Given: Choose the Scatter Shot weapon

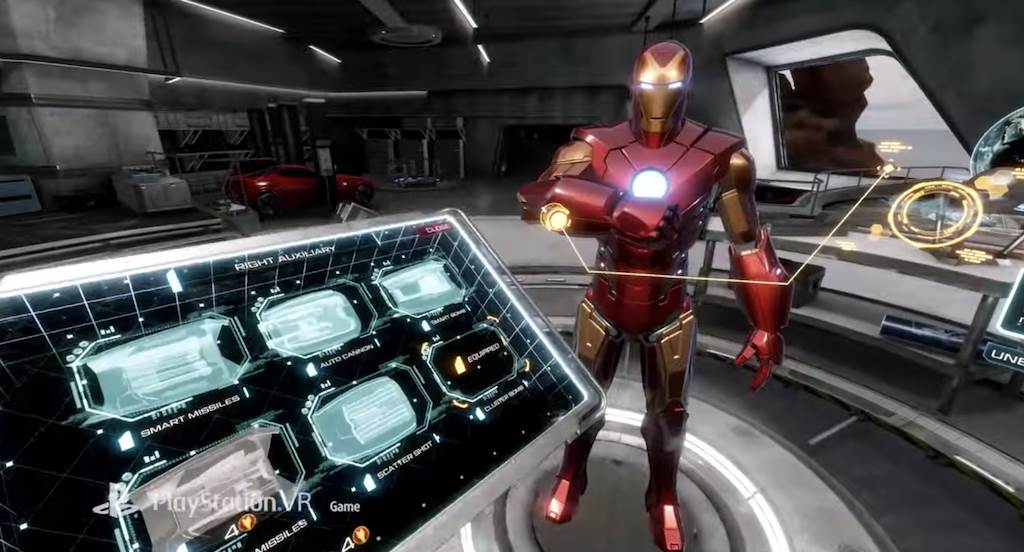Looking at the screenshot, I should point(366,419).
